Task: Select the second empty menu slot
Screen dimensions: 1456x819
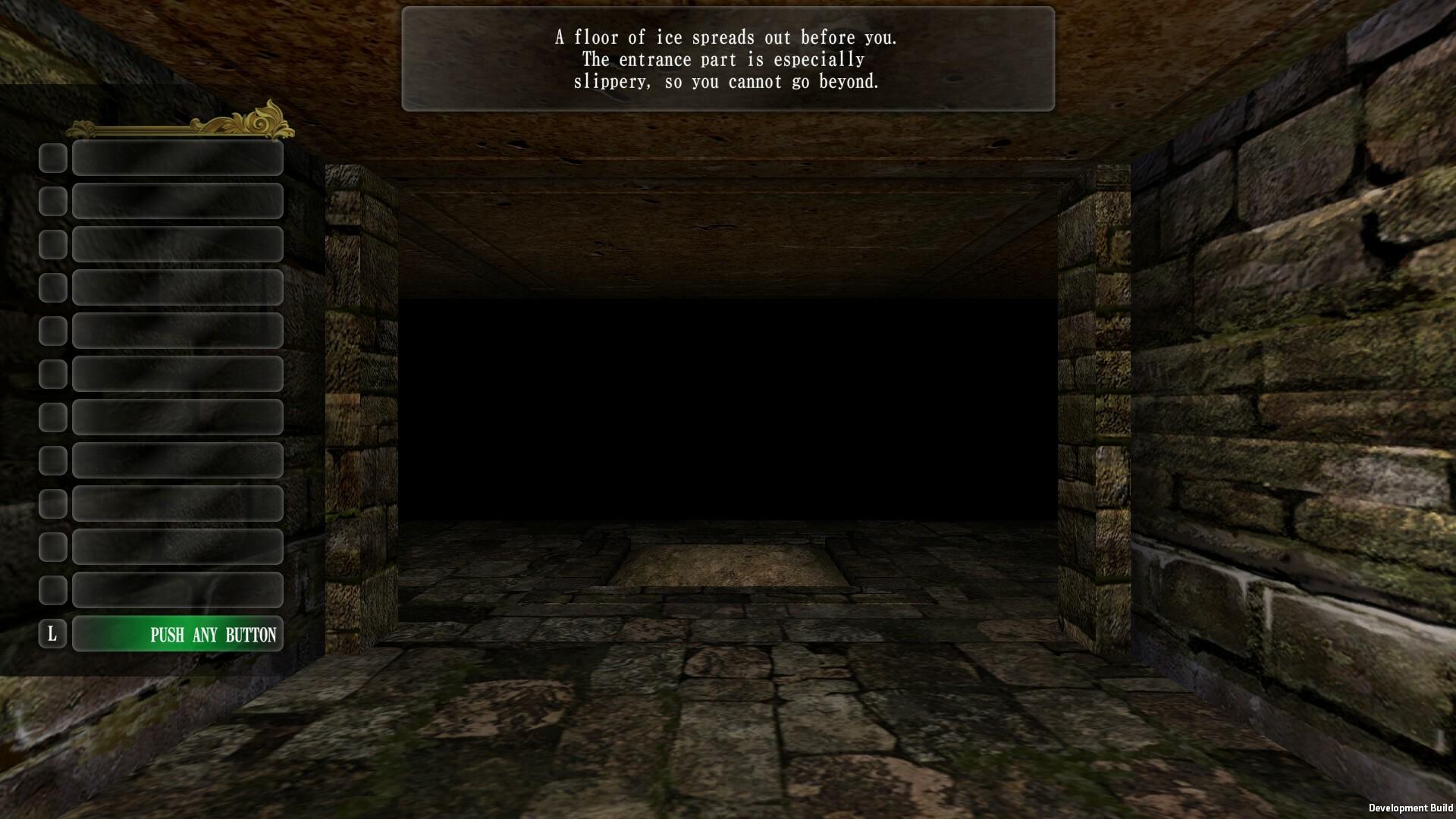Action: click(177, 200)
